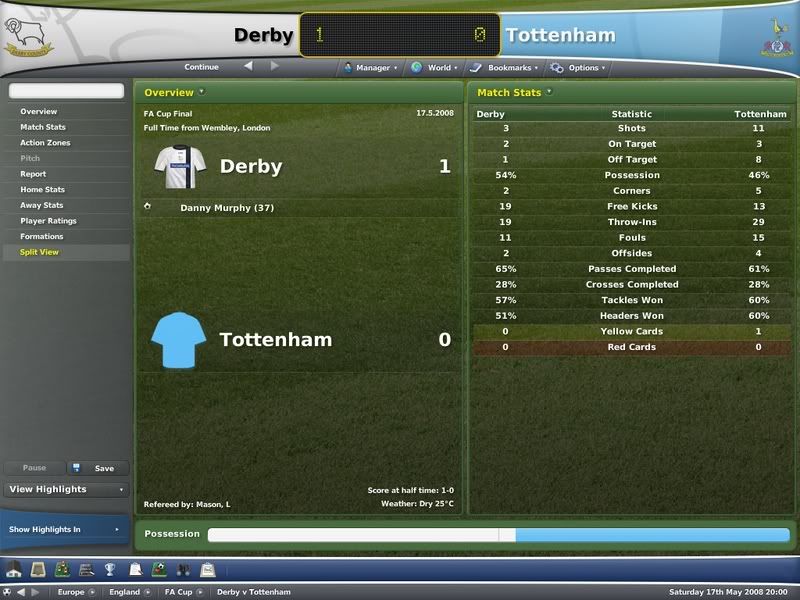Open the World menu
This screenshot has height=600, width=800.
[x=438, y=68]
